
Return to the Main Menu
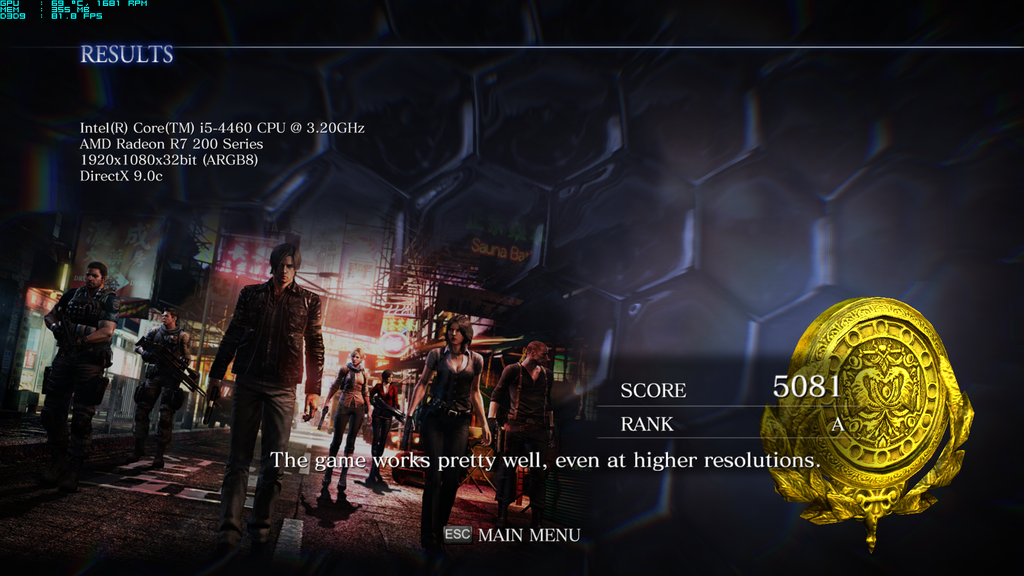tap(527, 535)
